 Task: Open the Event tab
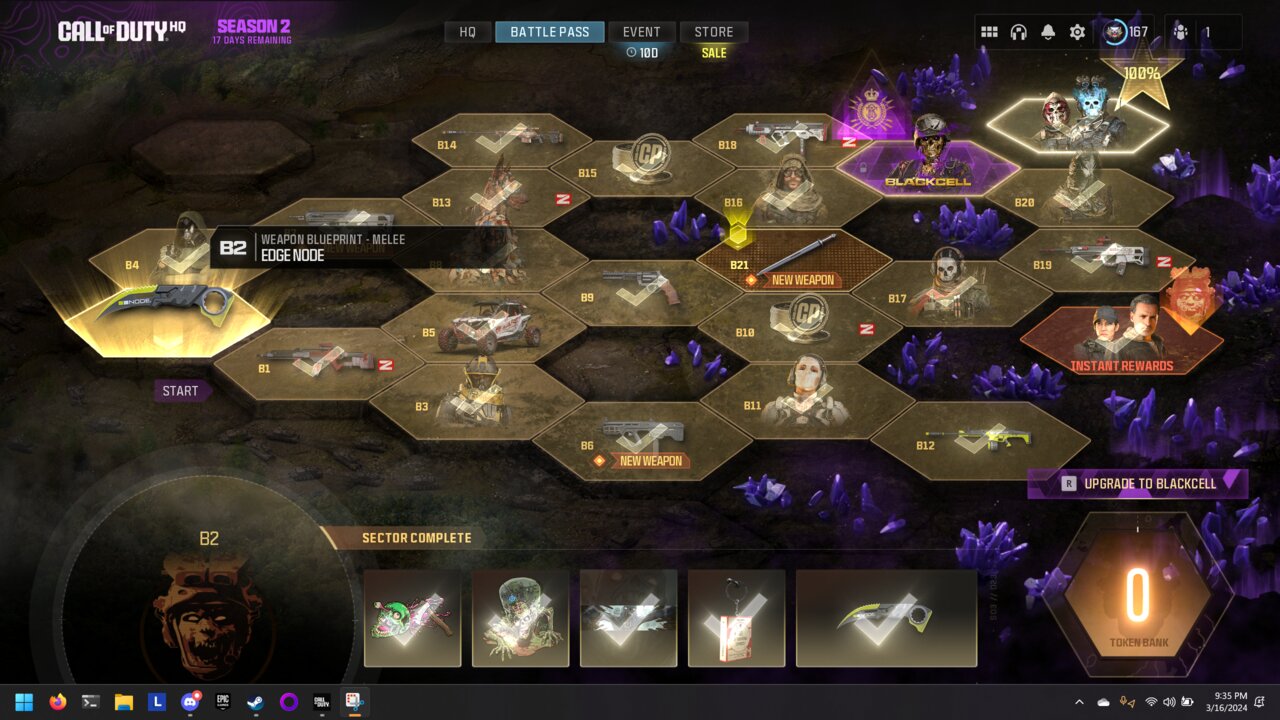(641, 32)
